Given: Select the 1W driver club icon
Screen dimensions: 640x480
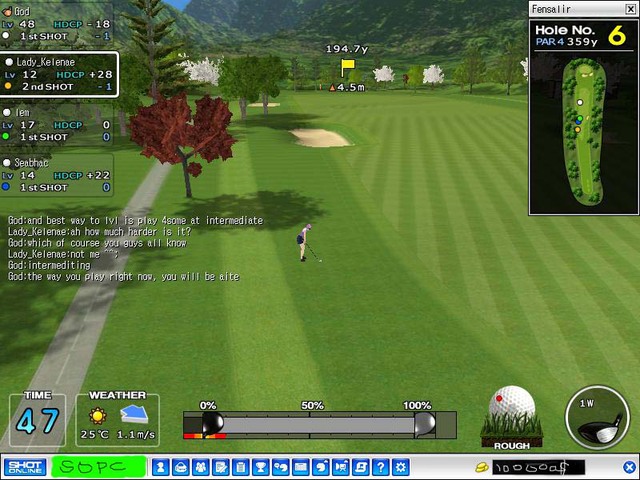Looking at the screenshot, I should click(x=597, y=417).
